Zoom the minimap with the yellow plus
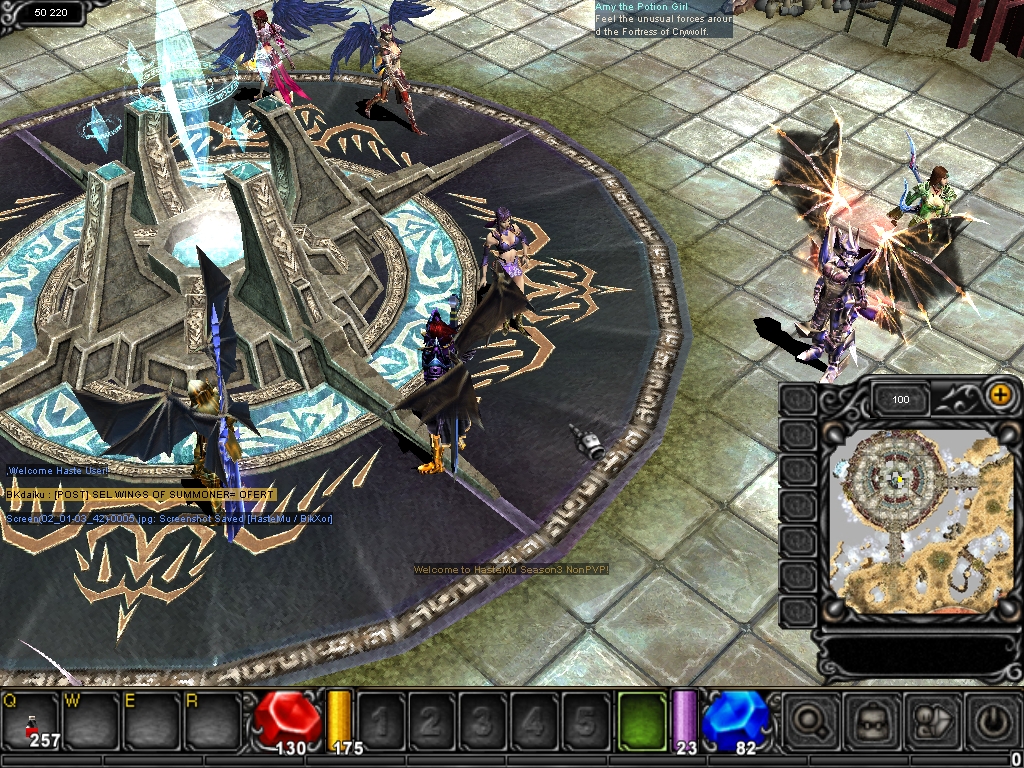This screenshot has height=768, width=1024. pyautogui.click(x=999, y=394)
